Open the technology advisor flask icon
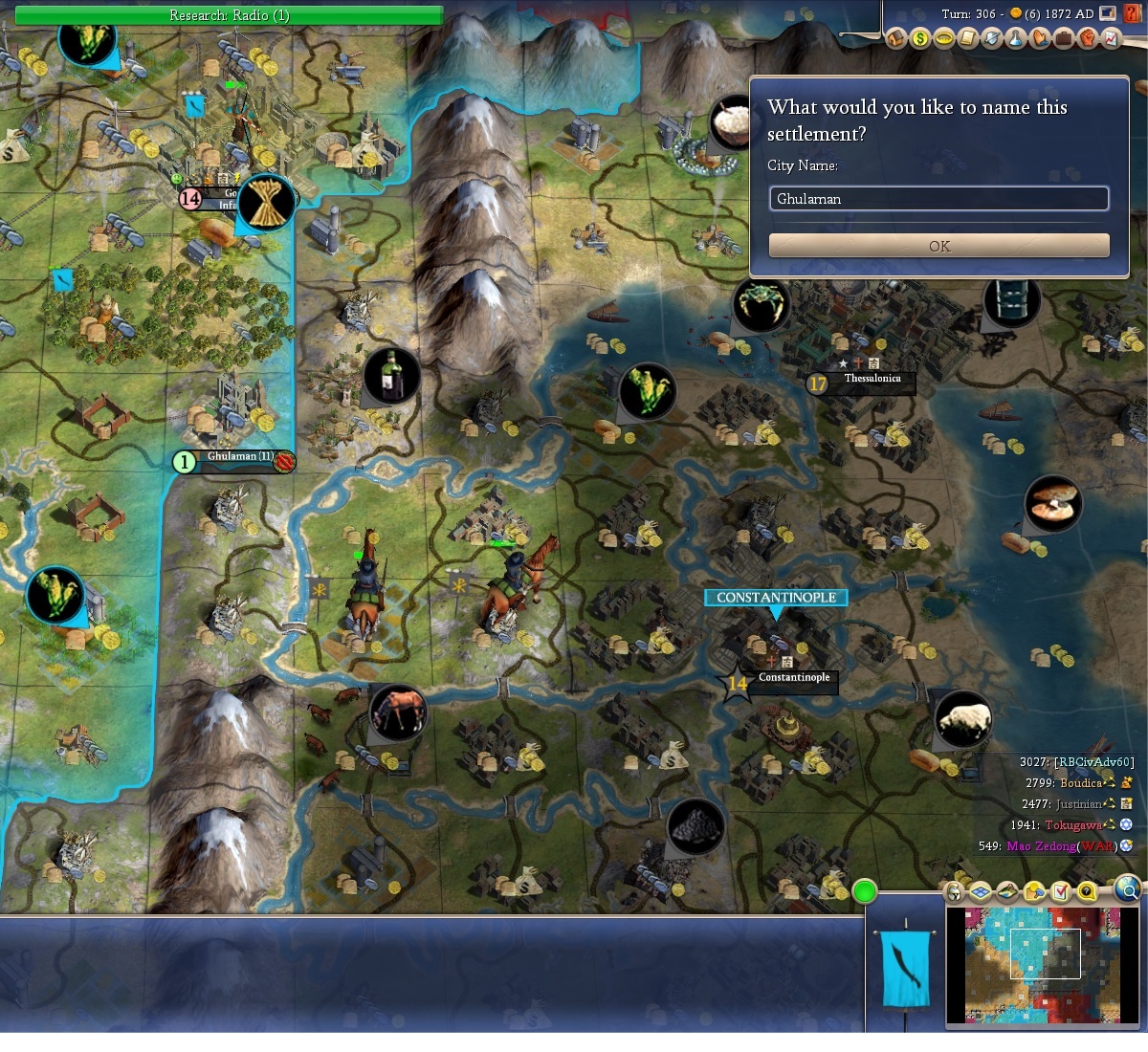Viewport: 1148px width, 1052px height. click(x=1016, y=38)
